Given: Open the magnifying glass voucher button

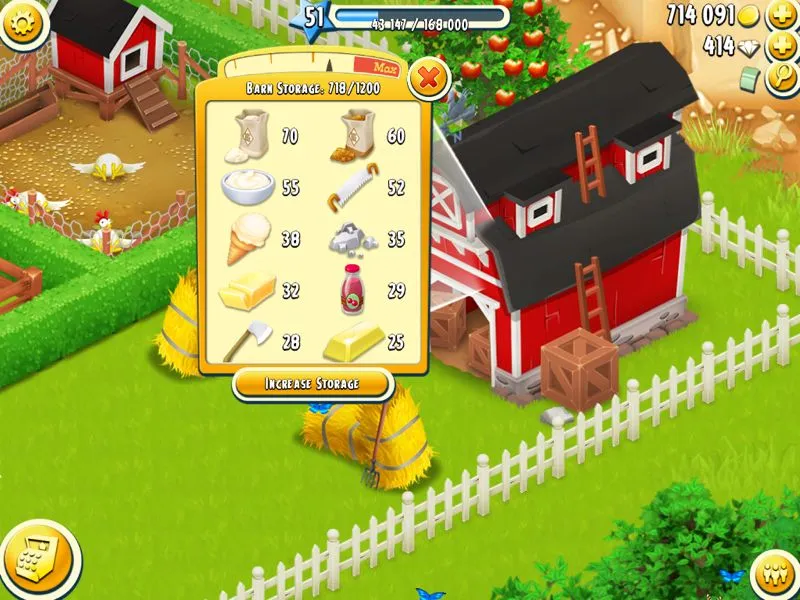Looking at the screenshot, I should (x=780, y=79).
